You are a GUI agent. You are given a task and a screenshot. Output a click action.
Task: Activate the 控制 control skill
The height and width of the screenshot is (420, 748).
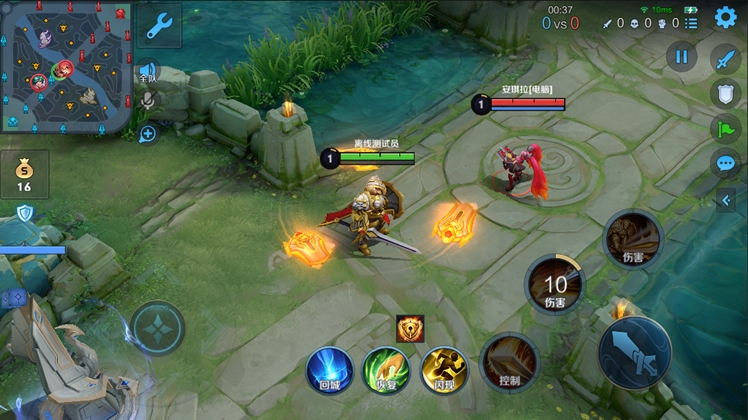click(509, 362)
